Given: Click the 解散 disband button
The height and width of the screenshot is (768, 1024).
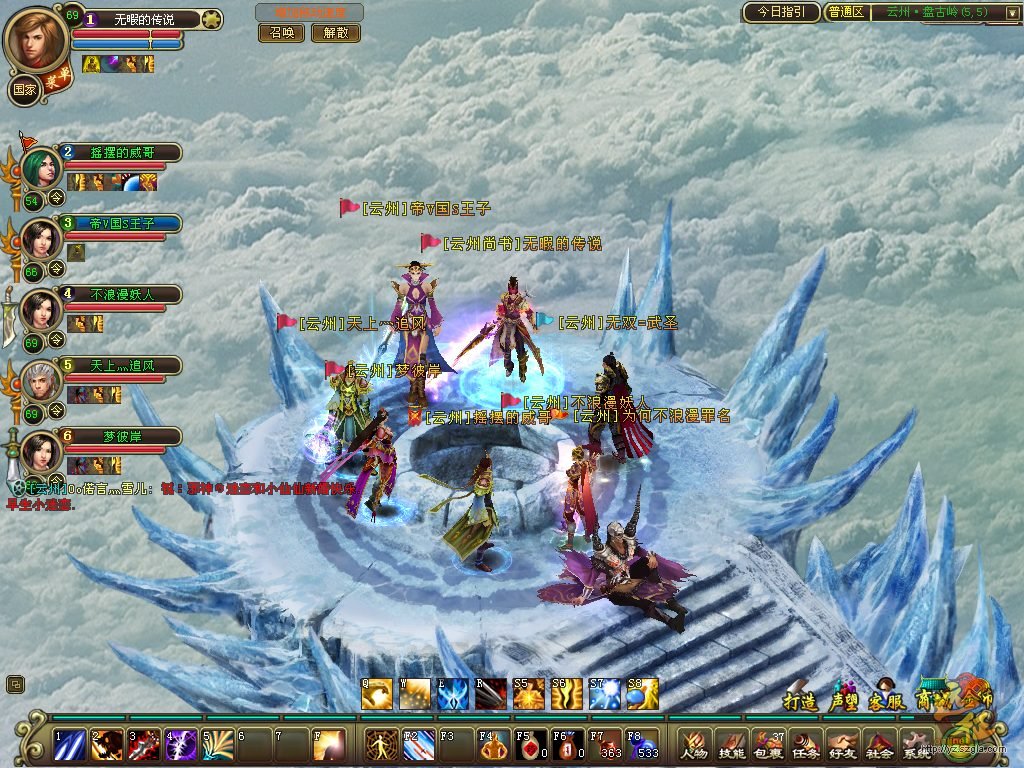Looking at the screenshot, I should coord(335,32).
